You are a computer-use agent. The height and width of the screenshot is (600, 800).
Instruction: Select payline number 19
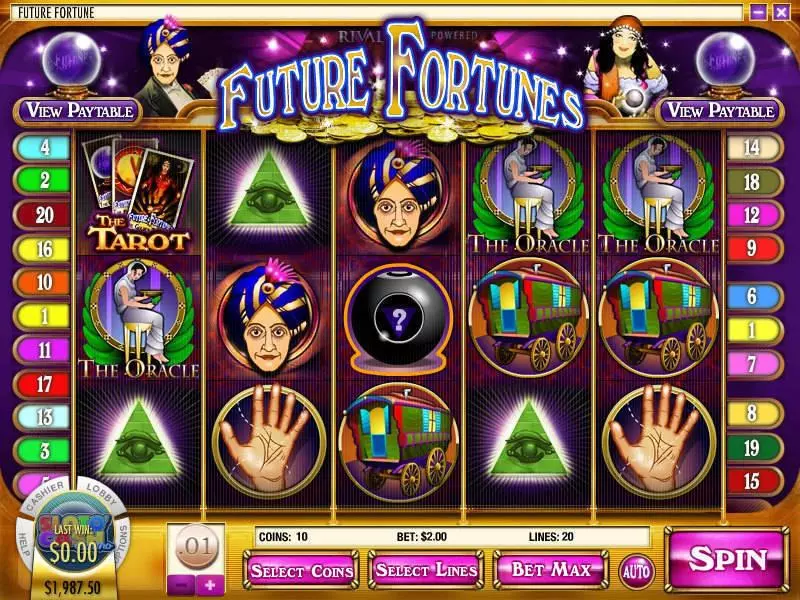[754, 446]
